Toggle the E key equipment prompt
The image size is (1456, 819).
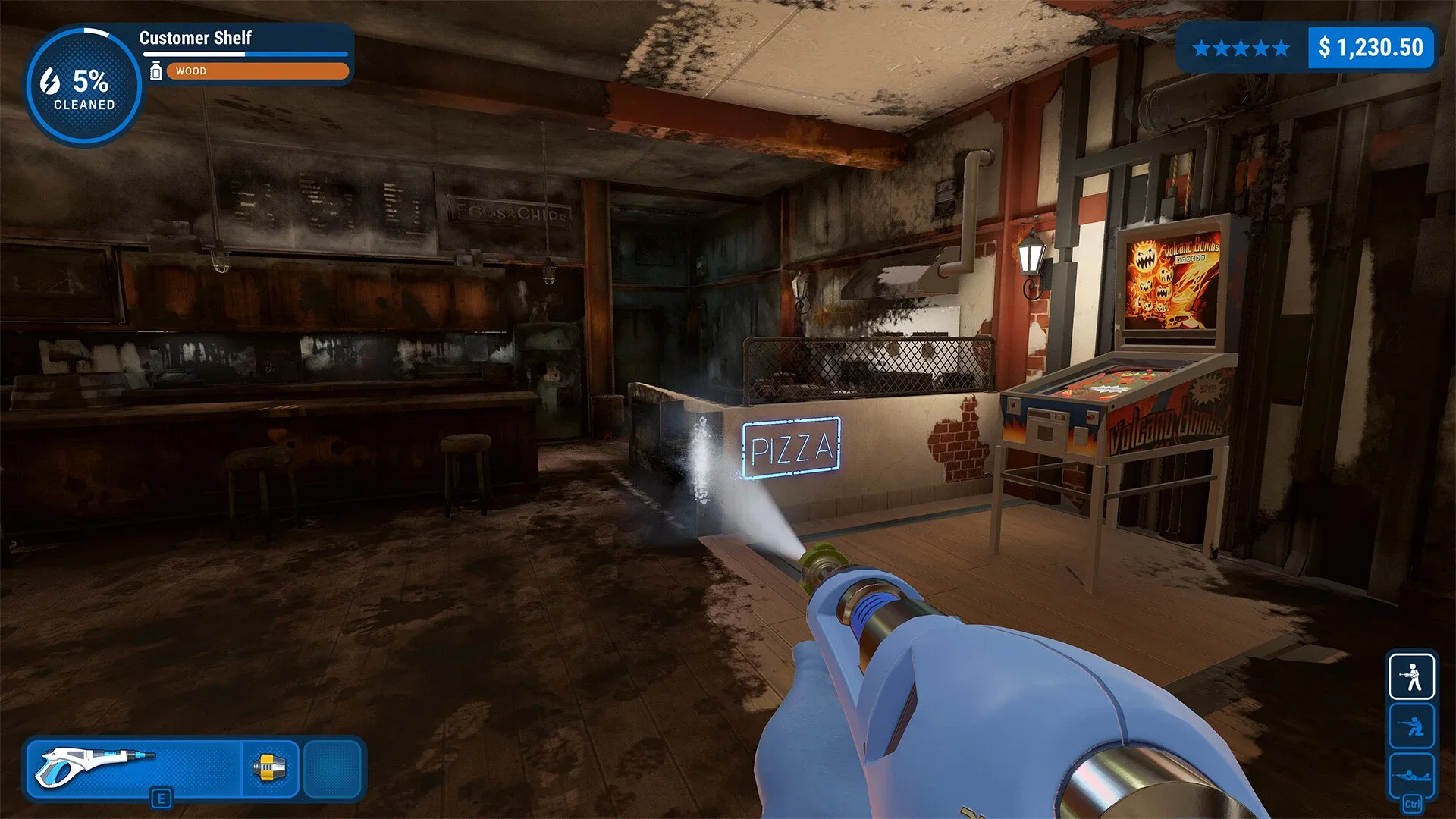click(162, 798)
